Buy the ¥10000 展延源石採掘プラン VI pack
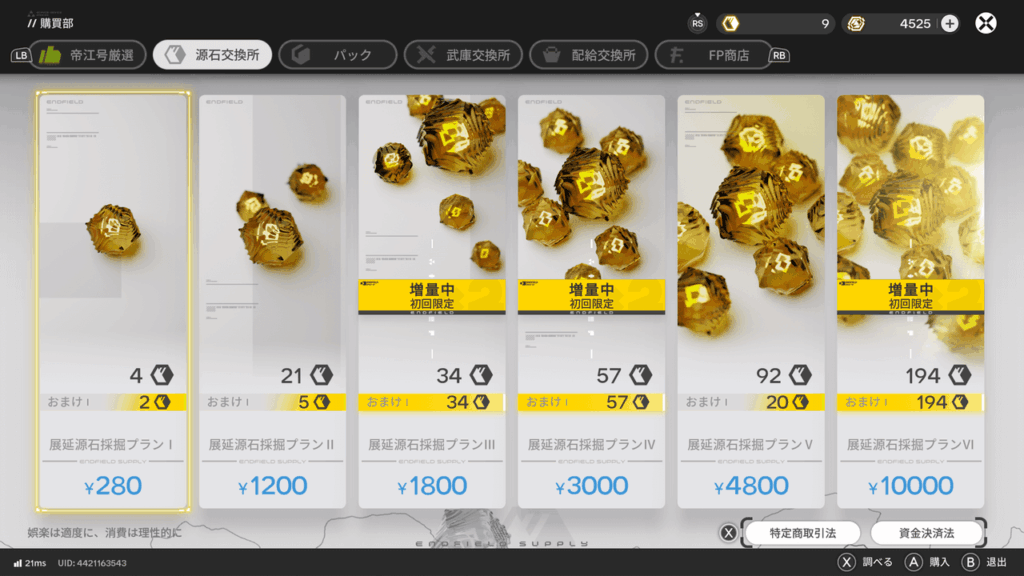This screenshot has height=576, width=1024. click(x=910, y=300)
